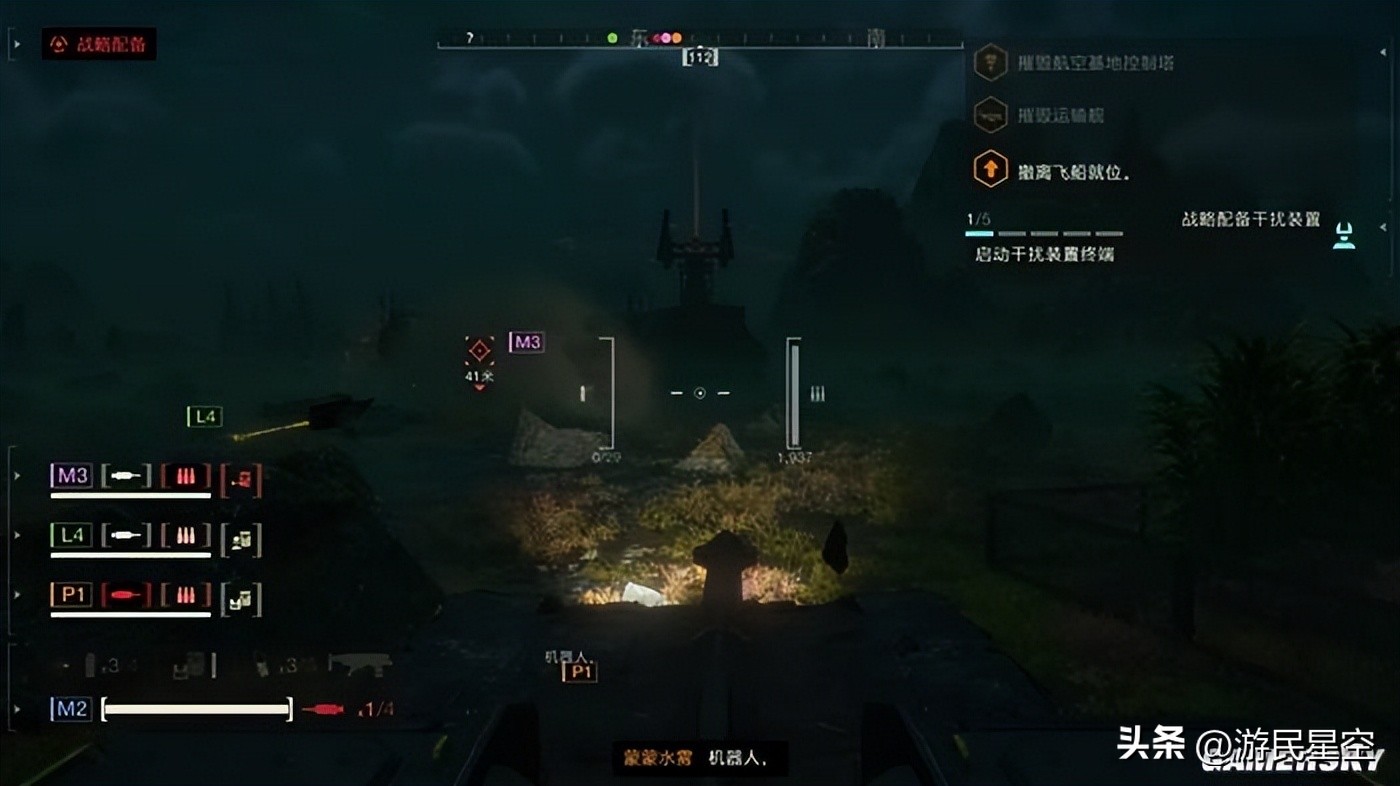Click M3's red backpack icon
Image resolution: width=1400 pixels, height=786 pixels.
tap(241, 480)
